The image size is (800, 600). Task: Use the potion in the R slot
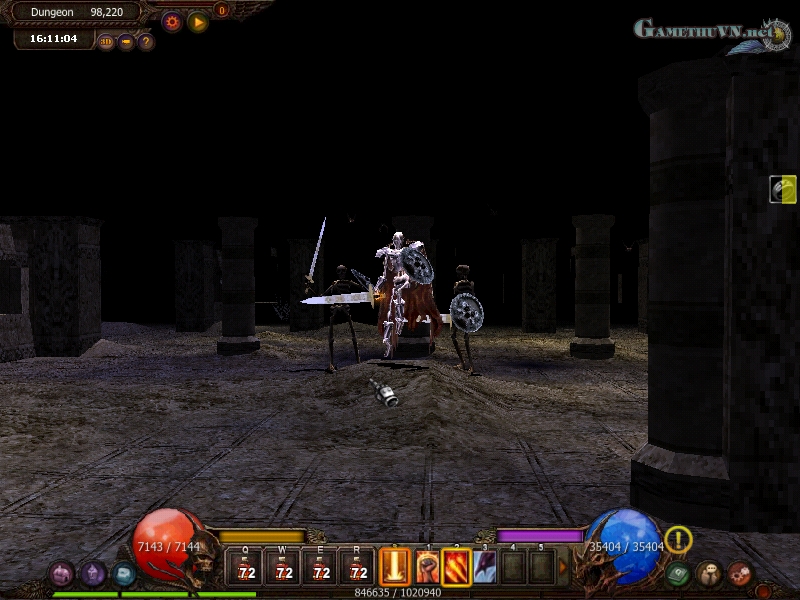(x=357, y=567)
